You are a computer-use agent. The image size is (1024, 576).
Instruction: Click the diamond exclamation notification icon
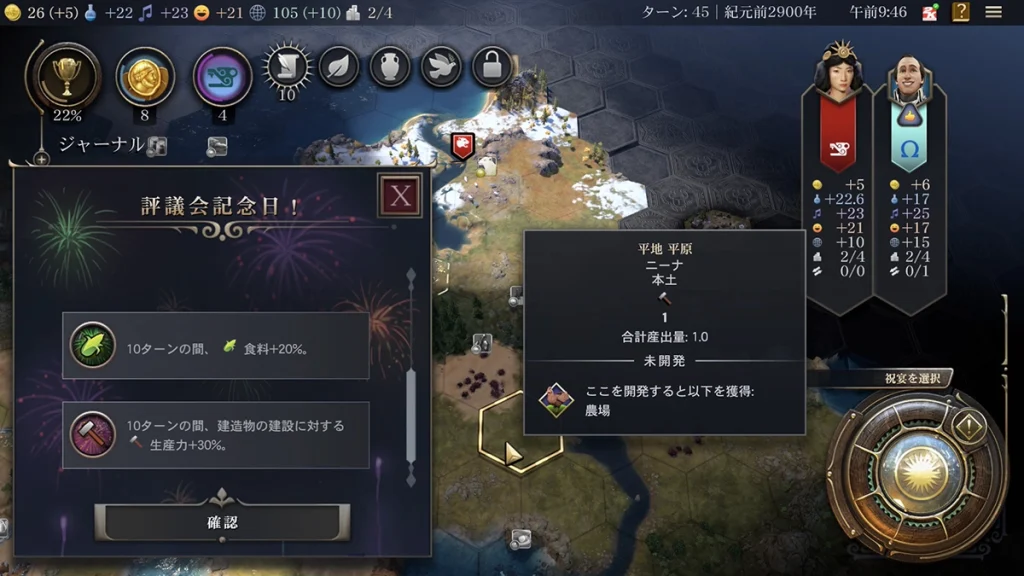coord(969,428)
